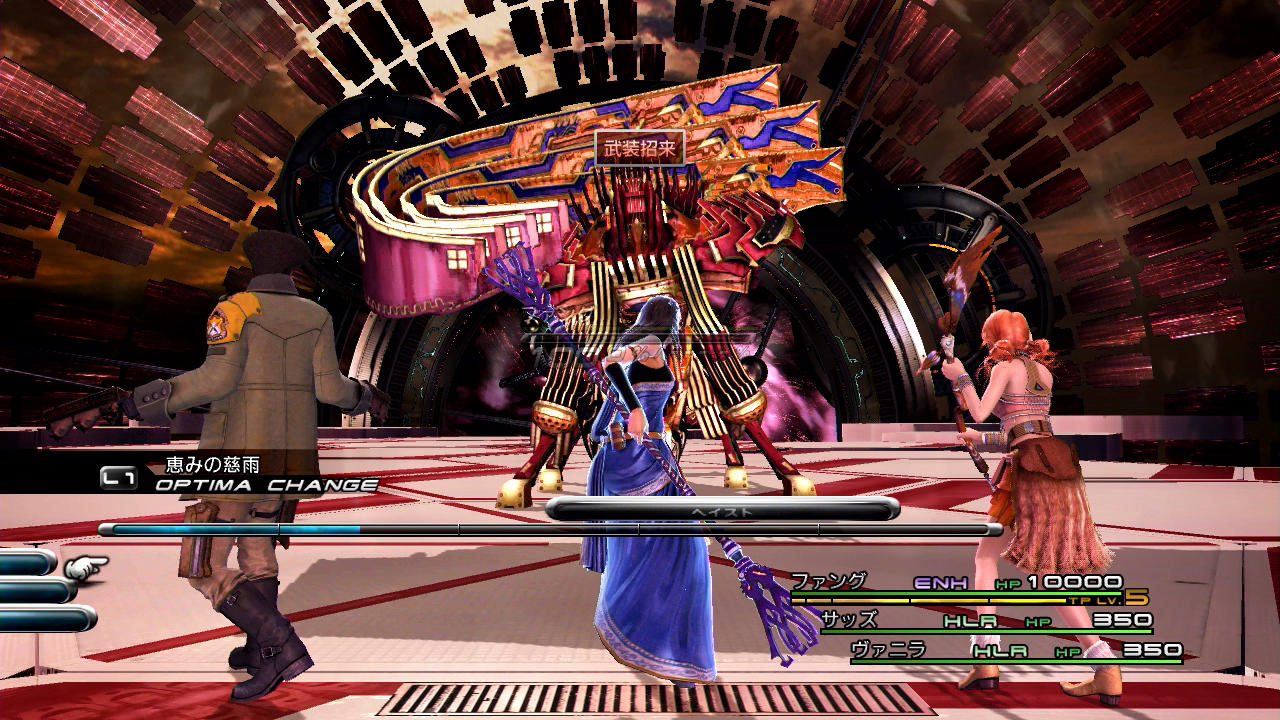Click the queued ヘイスト command slot

(x=722, y=511)
